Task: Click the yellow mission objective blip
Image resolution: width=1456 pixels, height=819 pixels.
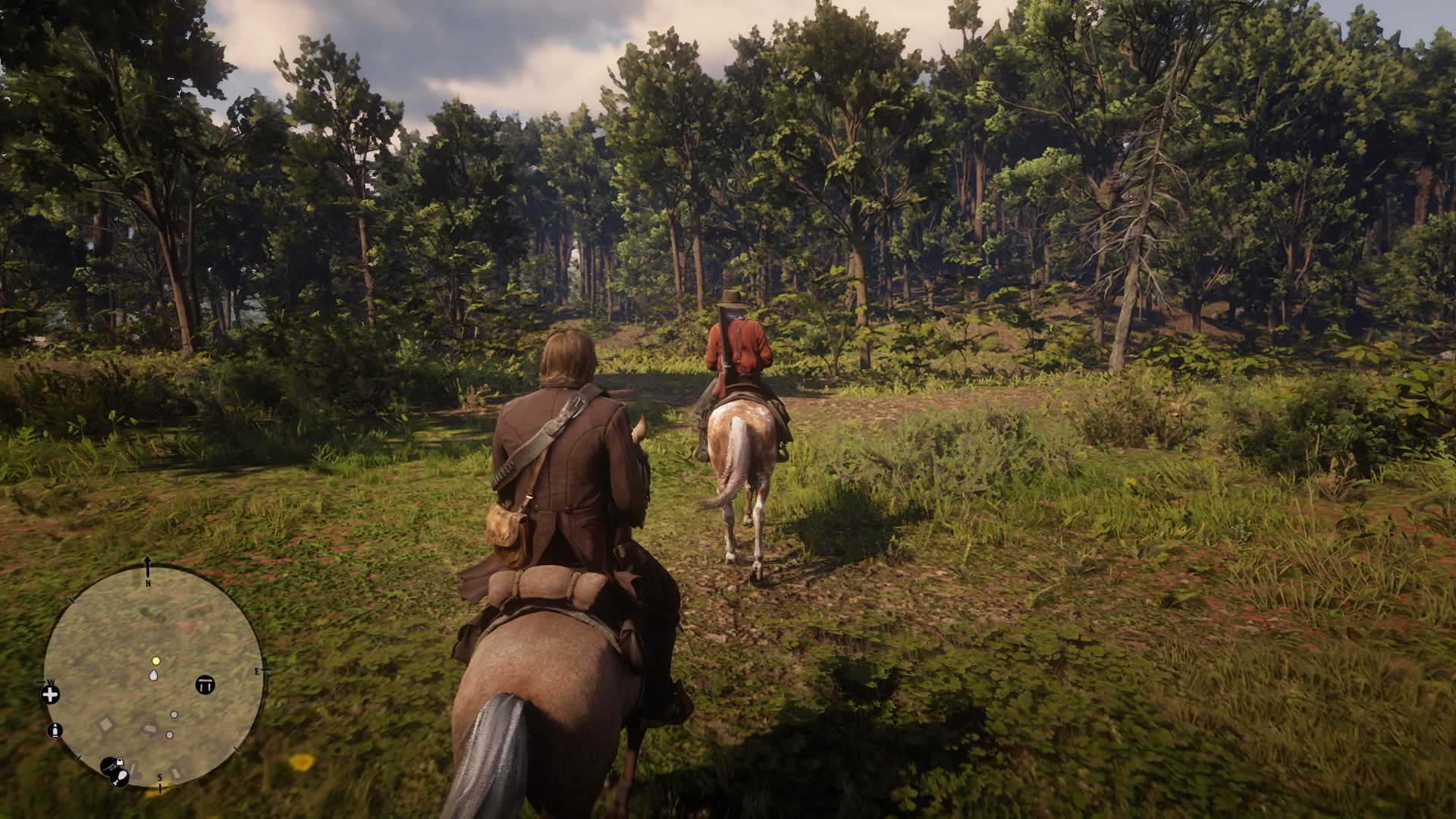Action: coord(155,661)
